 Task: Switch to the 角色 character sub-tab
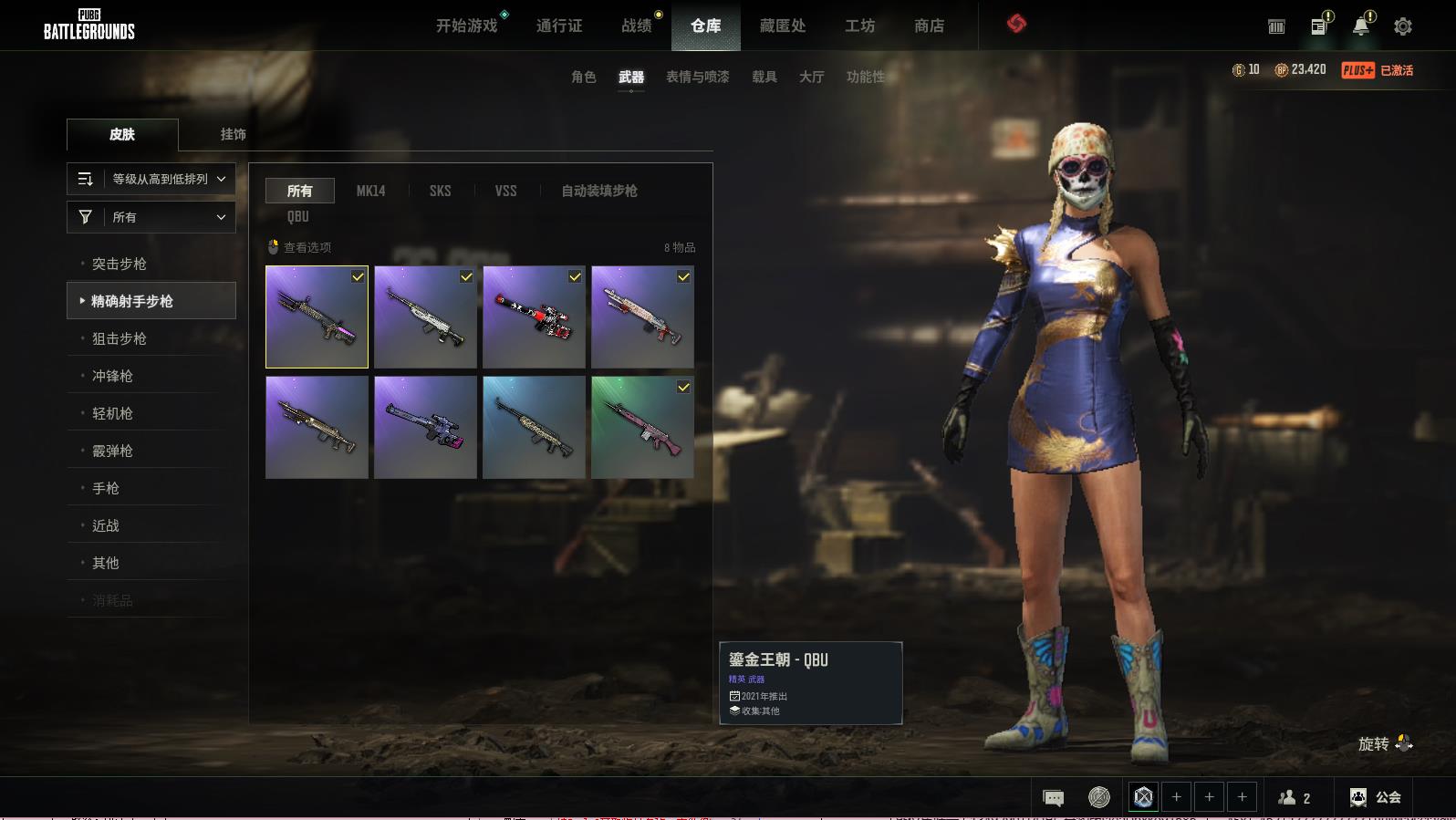pyautogui.click(x=583, y=77)
